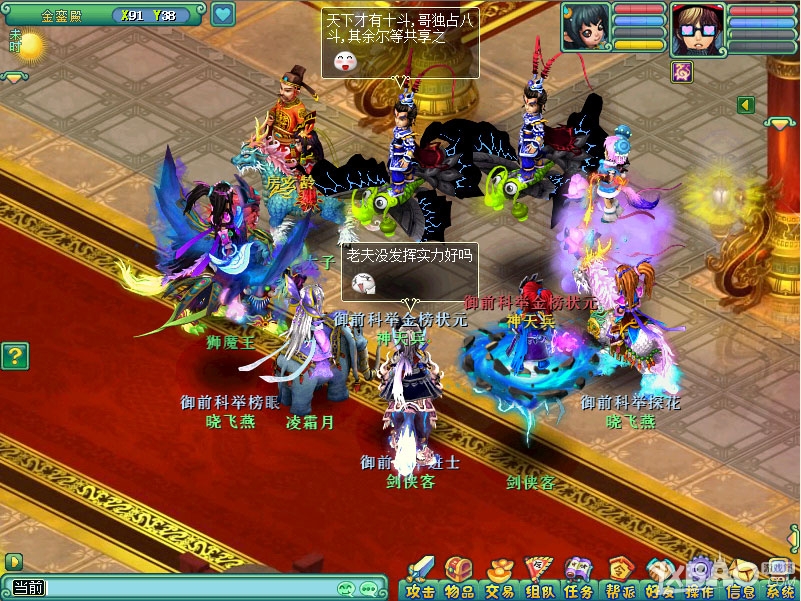Switch the 当前 chat channel selector
Viewport: 801px width, 601px height.
point(28,588)
